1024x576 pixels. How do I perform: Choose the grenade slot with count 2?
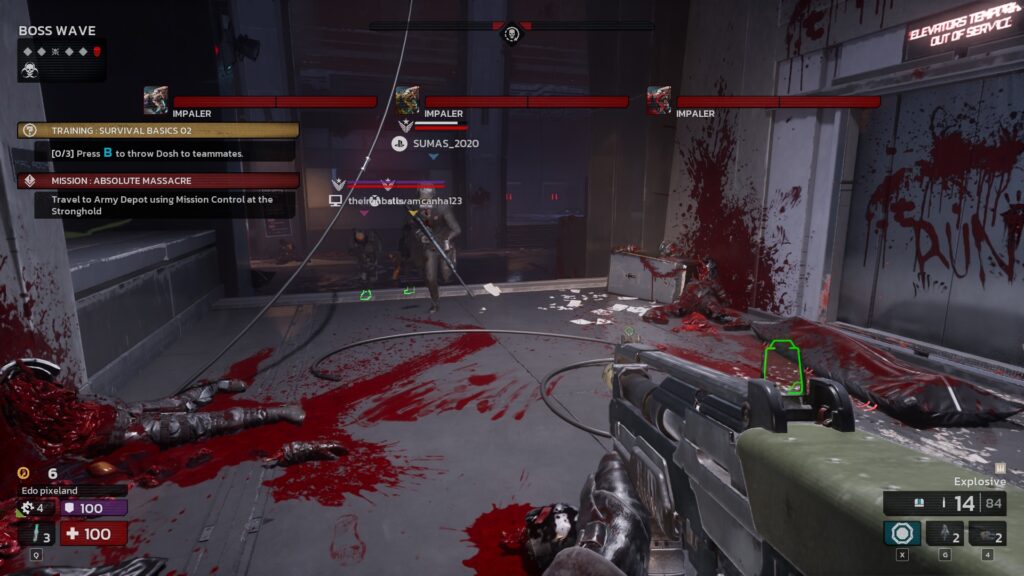[945, 533]
